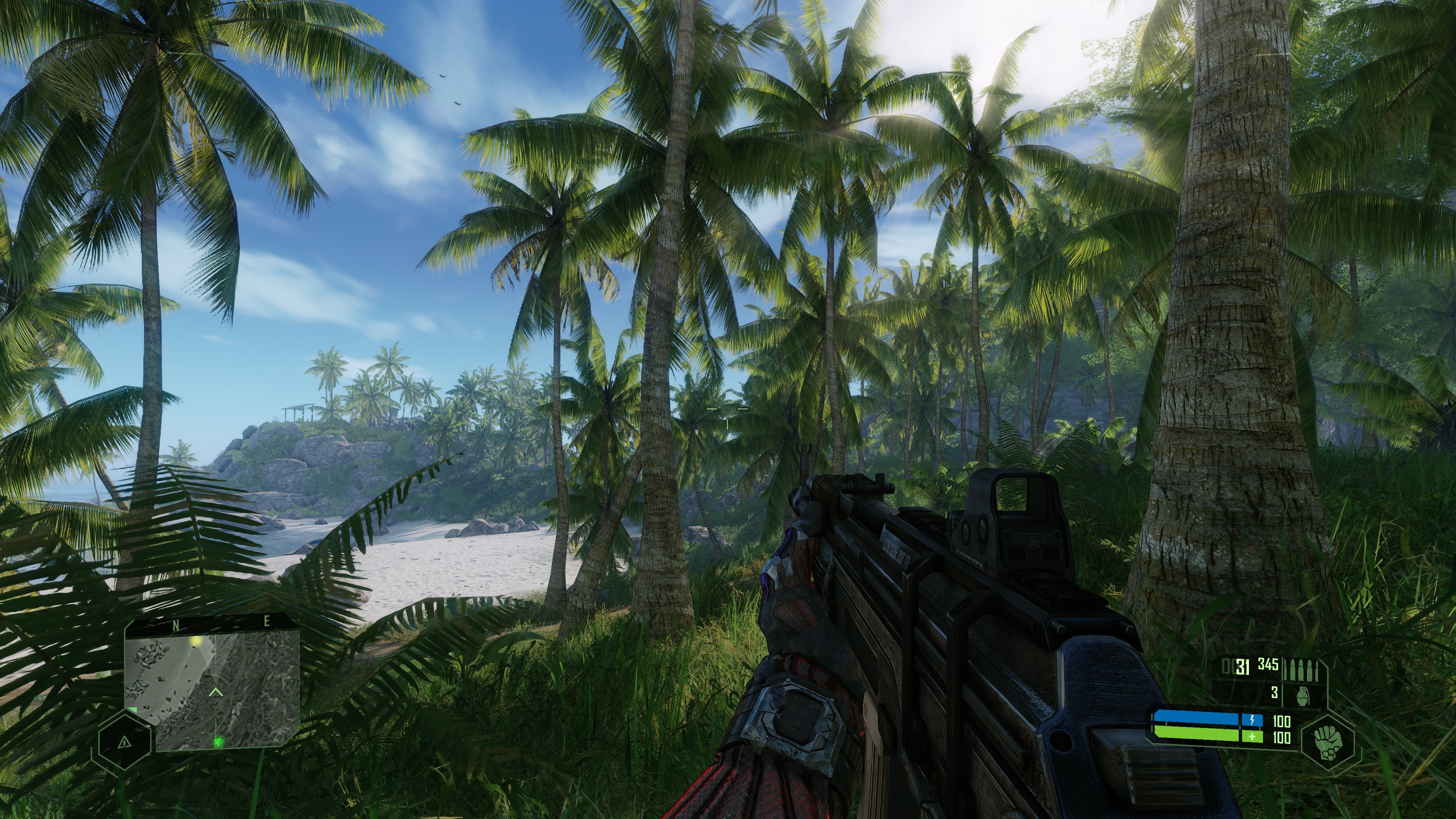This screenshot has height=819, width=1456.
Task: Click the upward chevron inside the minimap
Action: click(215, 692)
